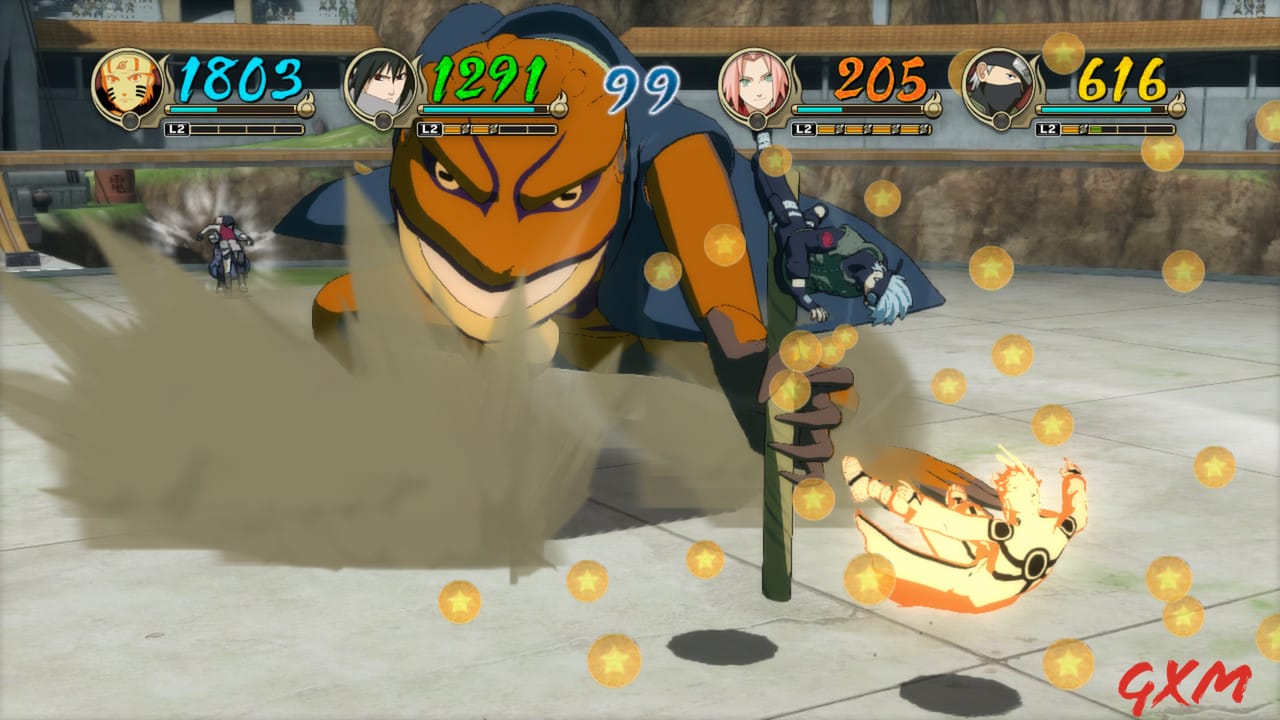Toggle Kakashi's L2 support indicator

[1048, 128]
